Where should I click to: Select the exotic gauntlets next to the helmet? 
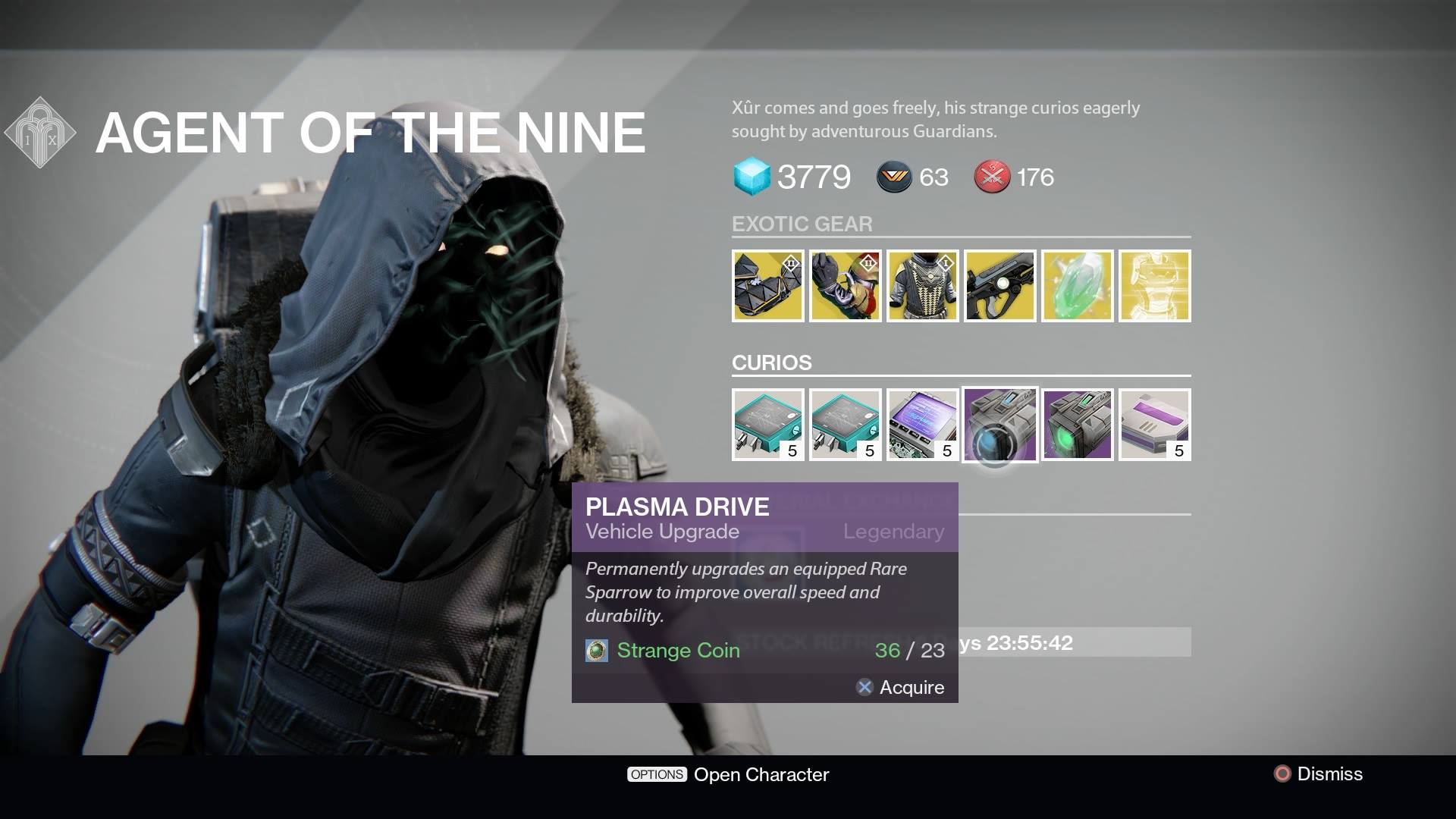click(845, 286)
